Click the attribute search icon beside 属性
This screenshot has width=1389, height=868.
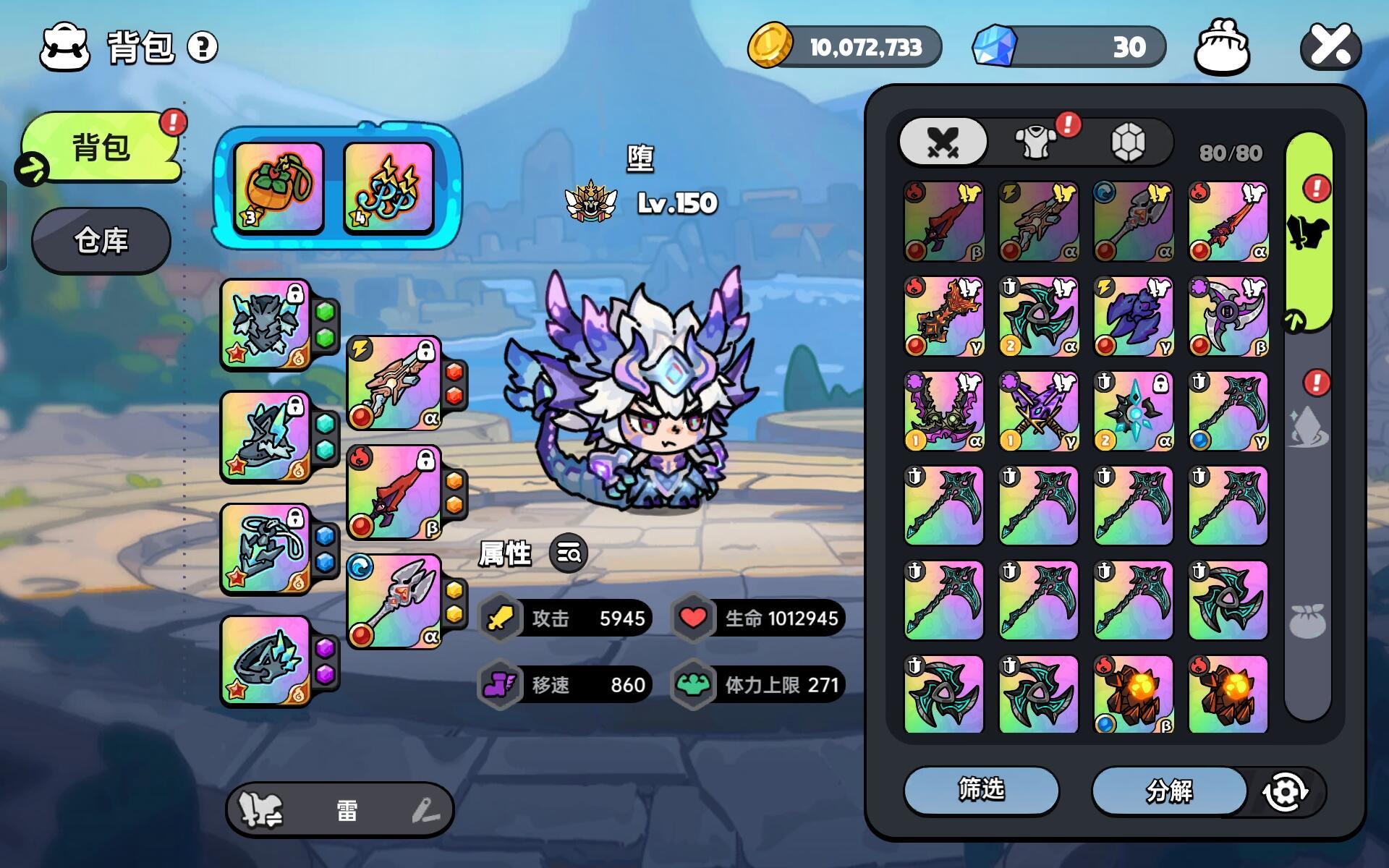click(x=569, y=553)
